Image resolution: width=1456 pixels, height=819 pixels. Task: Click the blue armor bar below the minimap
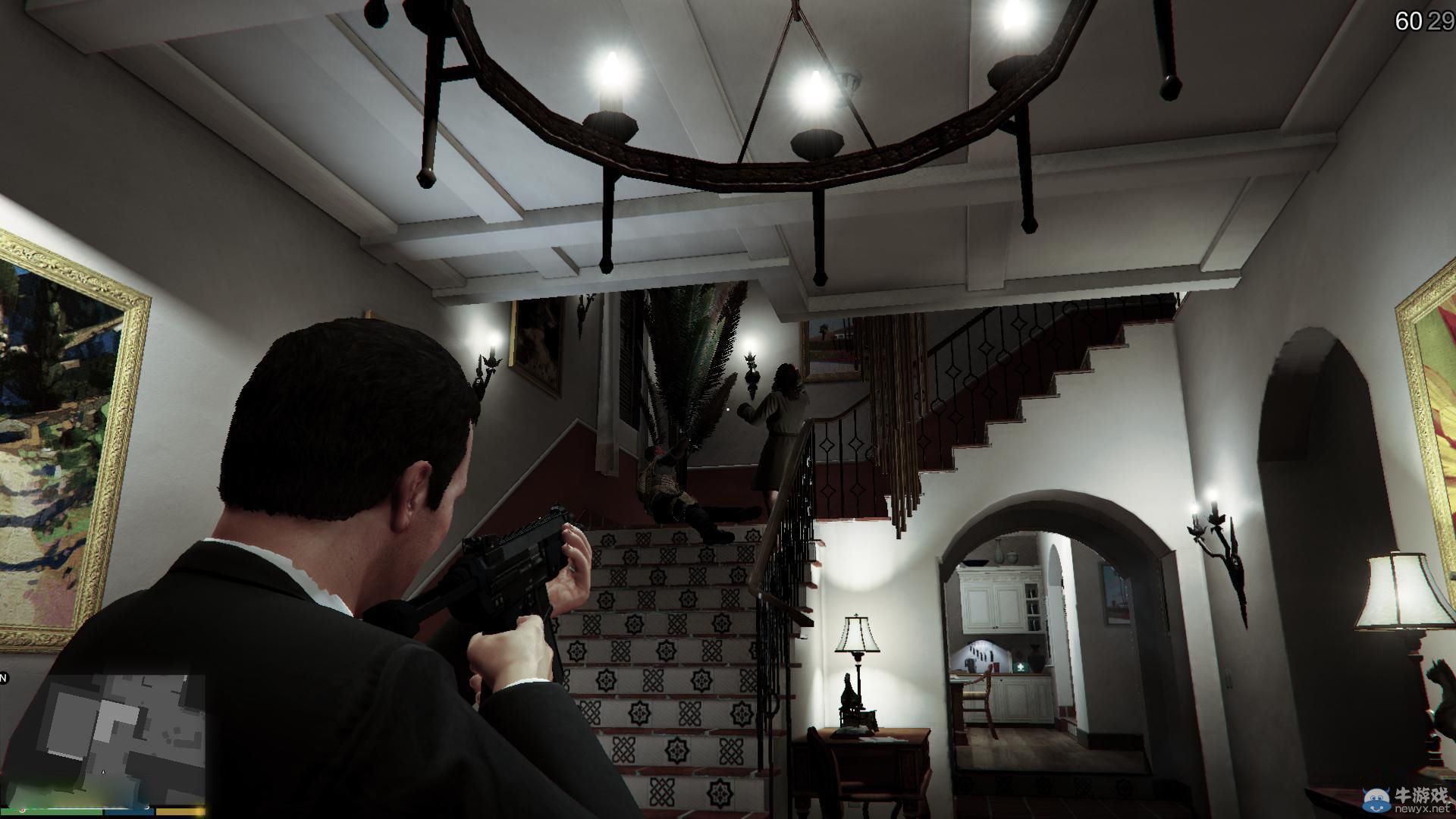tap(129, 810)
